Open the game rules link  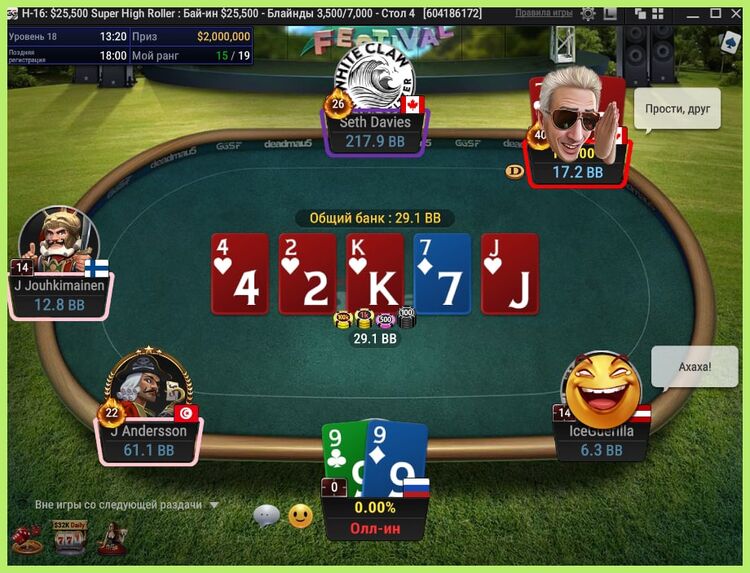pyautogui.click(x=544, y=14)
